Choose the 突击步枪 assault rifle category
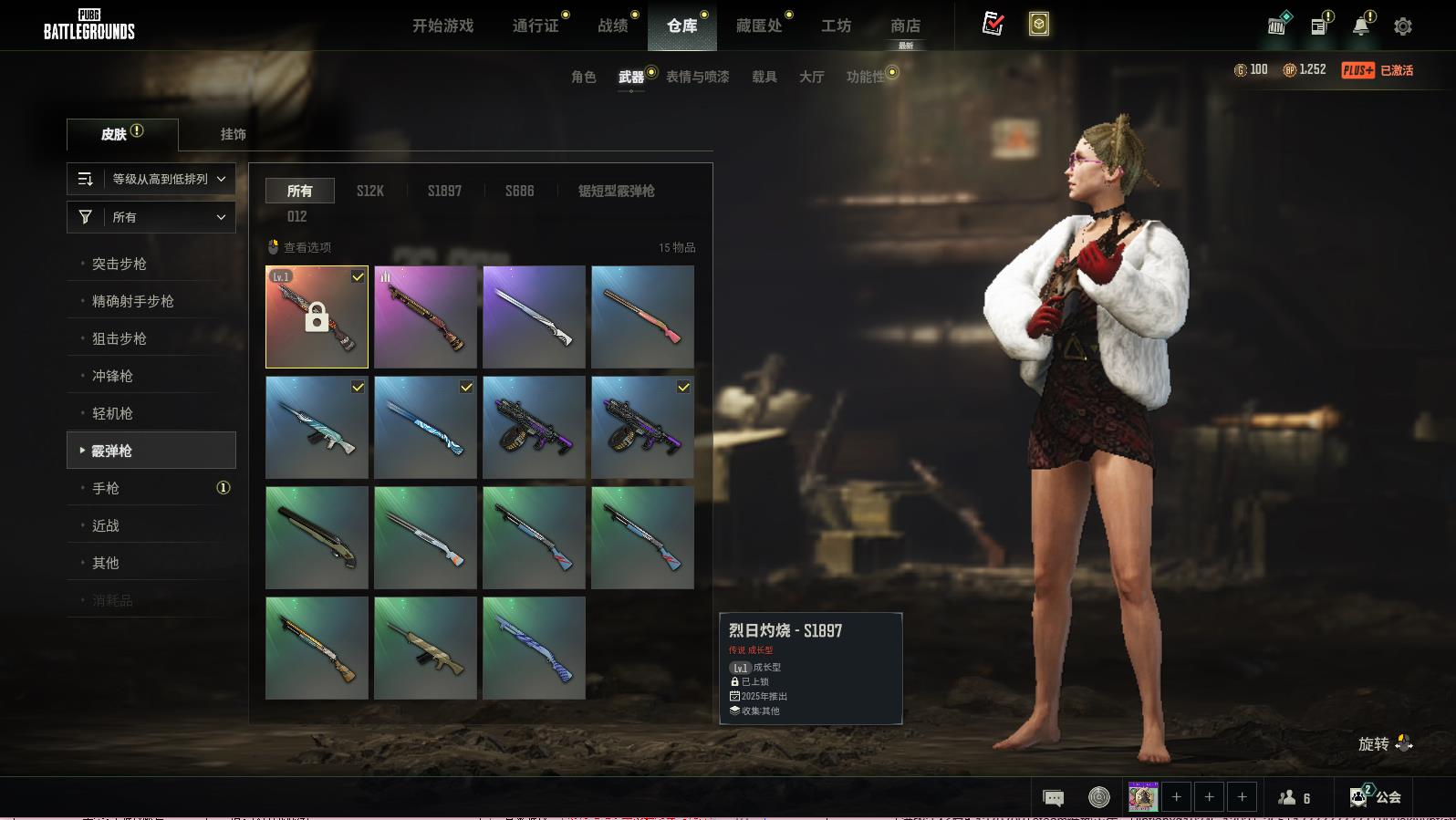The height and width of the screenshot is (820, 1456). click(x=120, y=264)
